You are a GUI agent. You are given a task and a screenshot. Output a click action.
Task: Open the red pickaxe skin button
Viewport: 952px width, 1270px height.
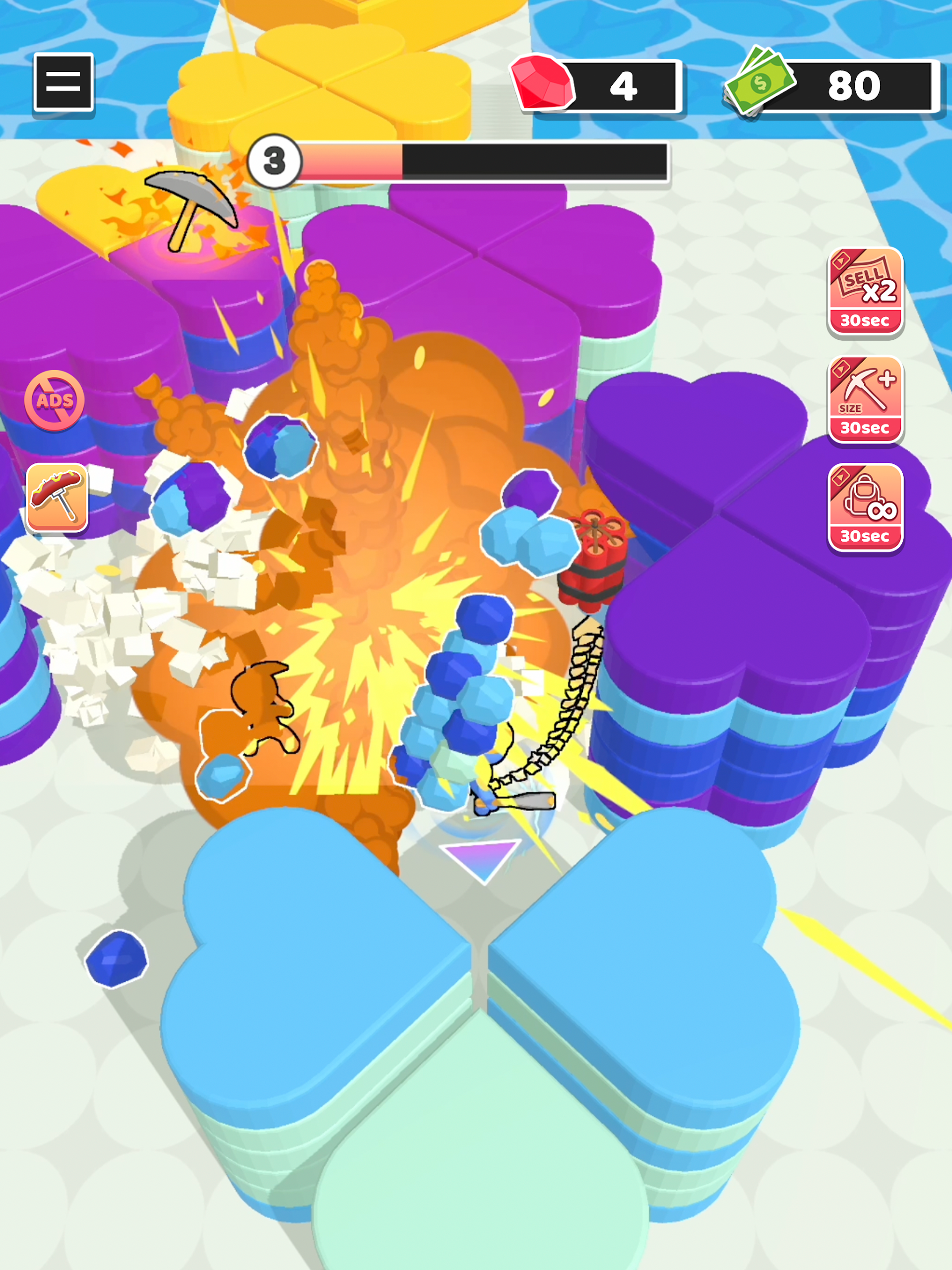(x=58, y=497)
